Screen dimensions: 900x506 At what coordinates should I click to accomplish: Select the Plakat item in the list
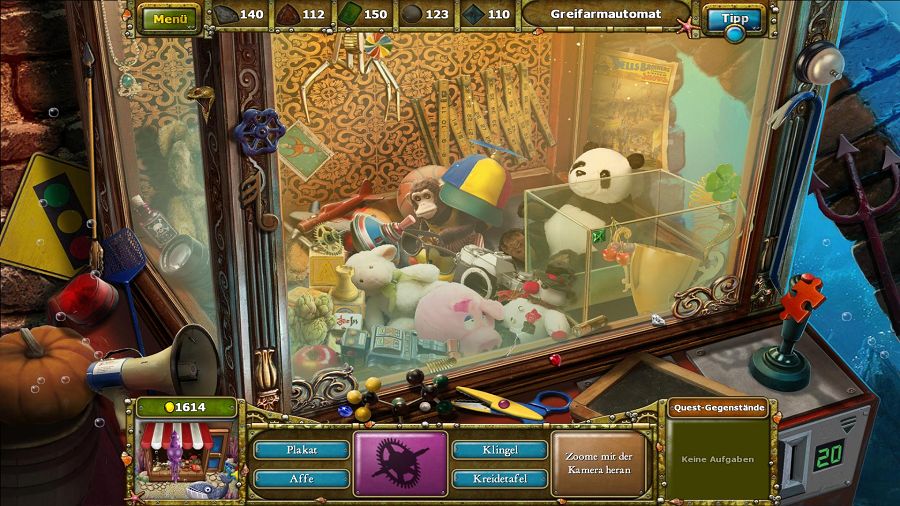[301, 450]
